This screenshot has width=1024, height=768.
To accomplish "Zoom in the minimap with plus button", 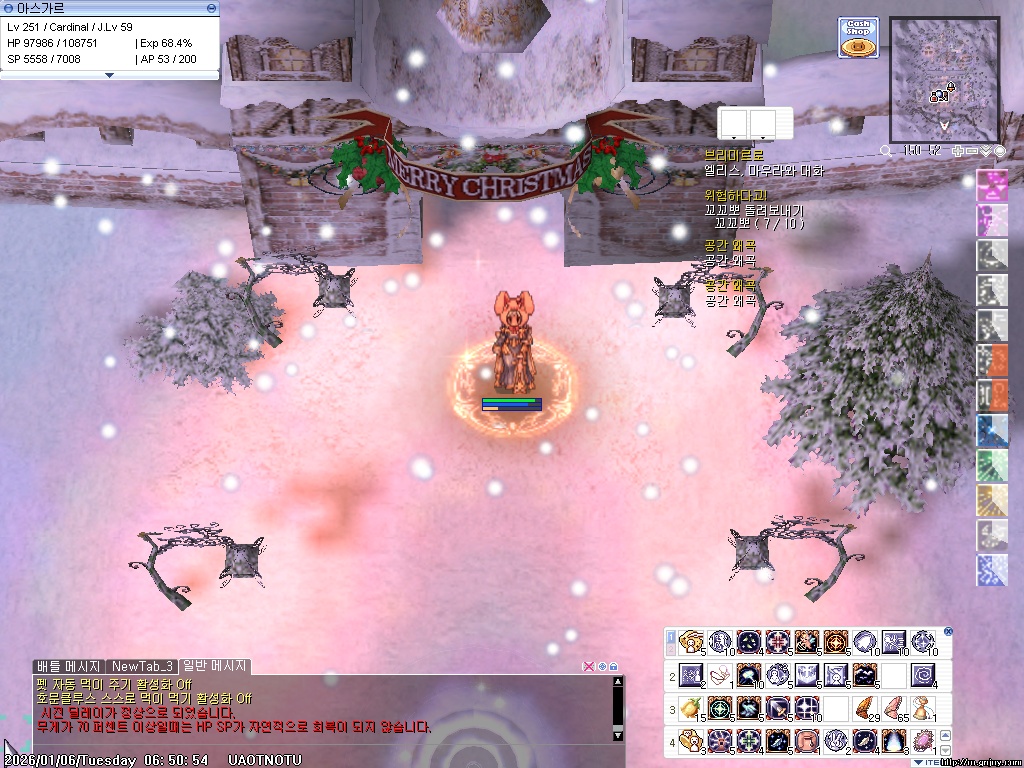I will pyautogui.click(x=958, y=151).
